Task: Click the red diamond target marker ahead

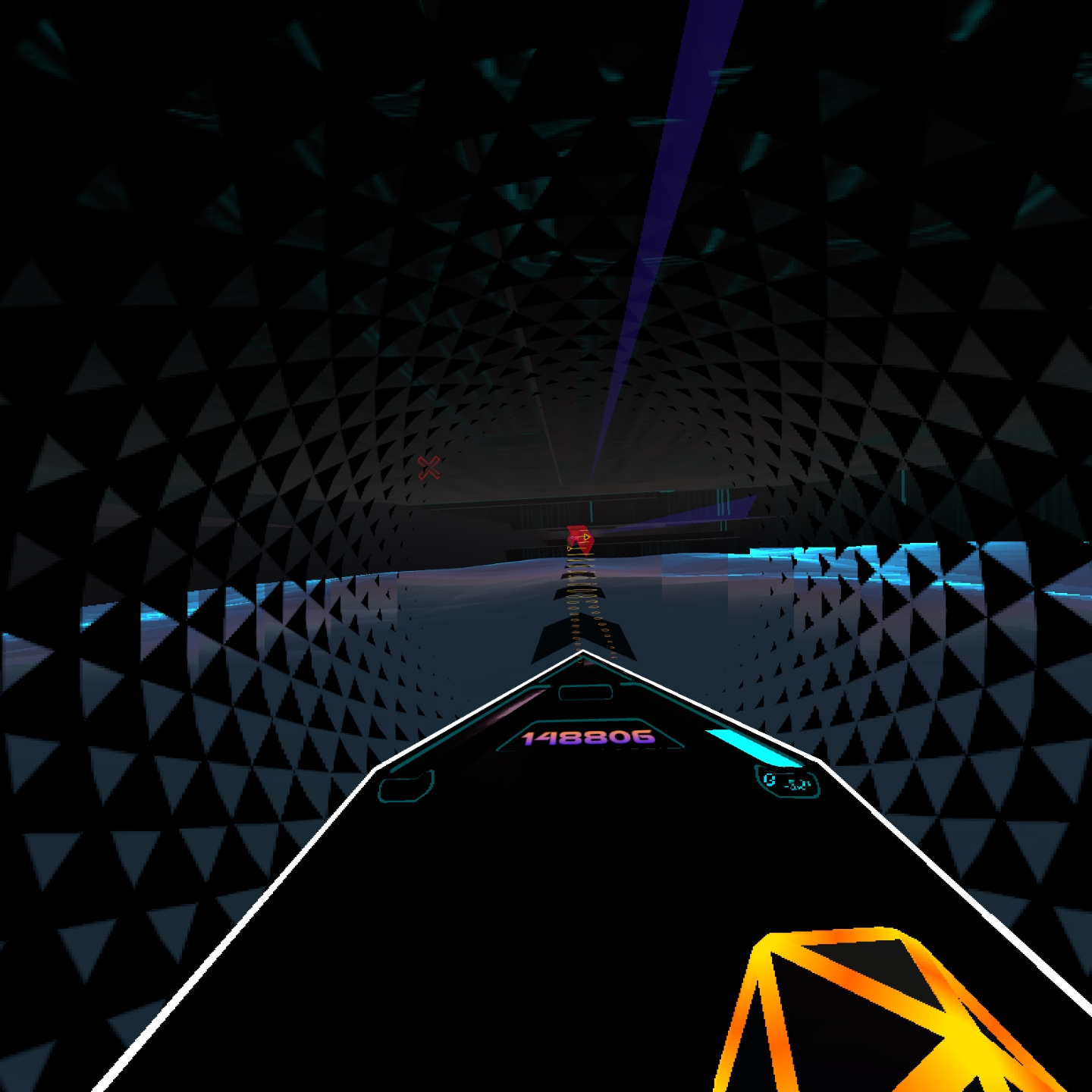Action: point(580,540)
